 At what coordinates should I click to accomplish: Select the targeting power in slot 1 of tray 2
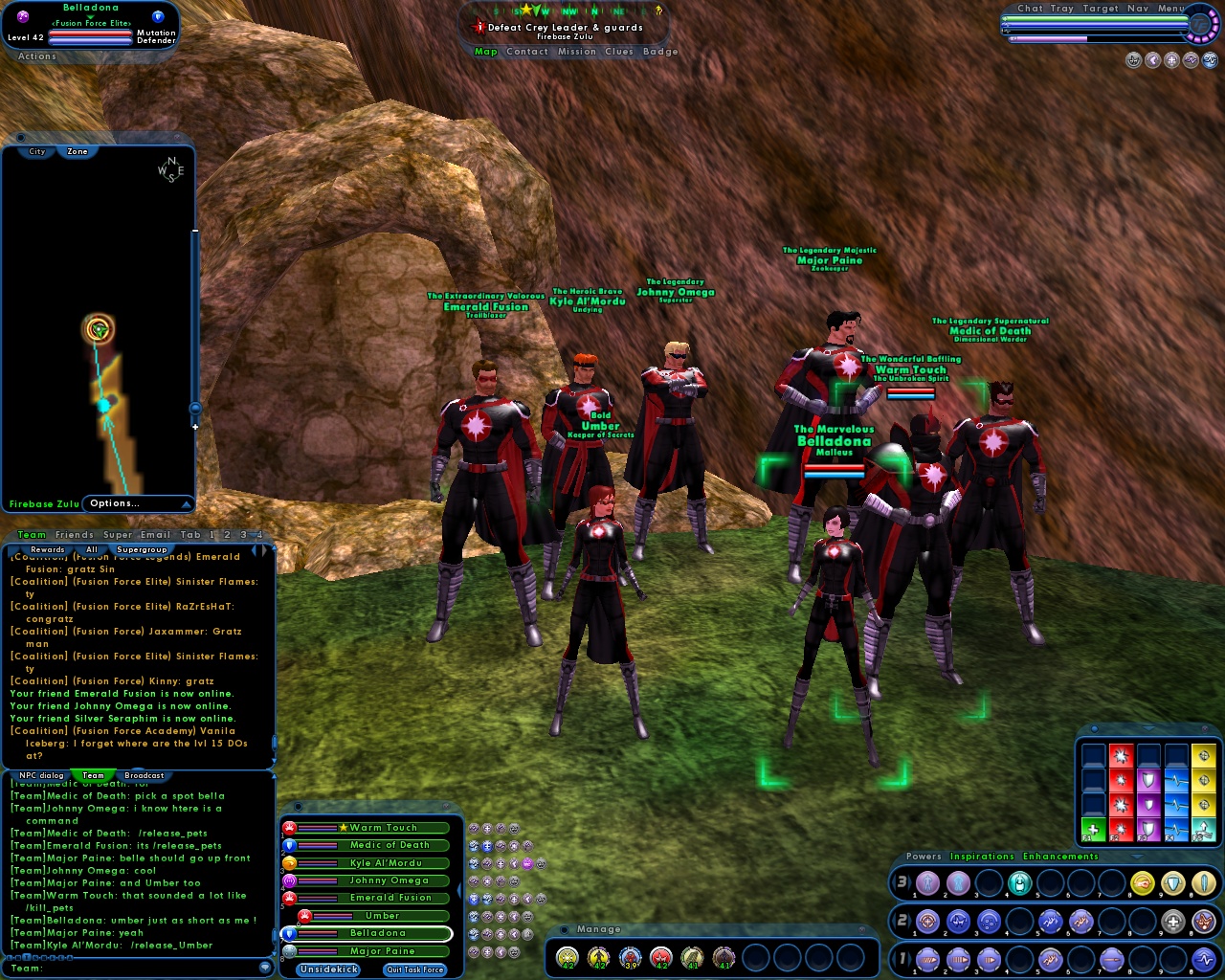pos(928,921)
